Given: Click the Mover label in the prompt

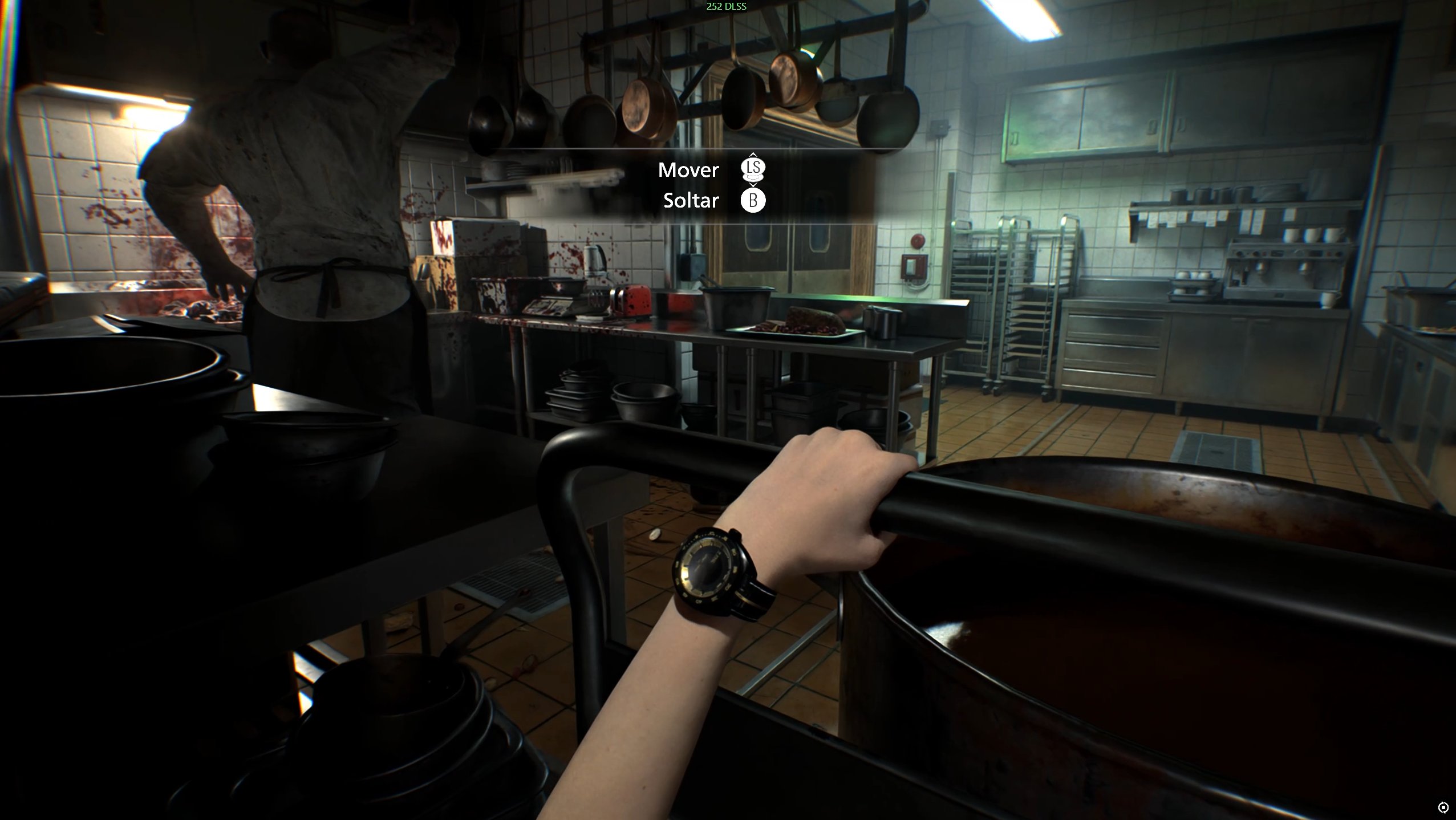Looking at the screenshot, I should (x=689, y=169).
